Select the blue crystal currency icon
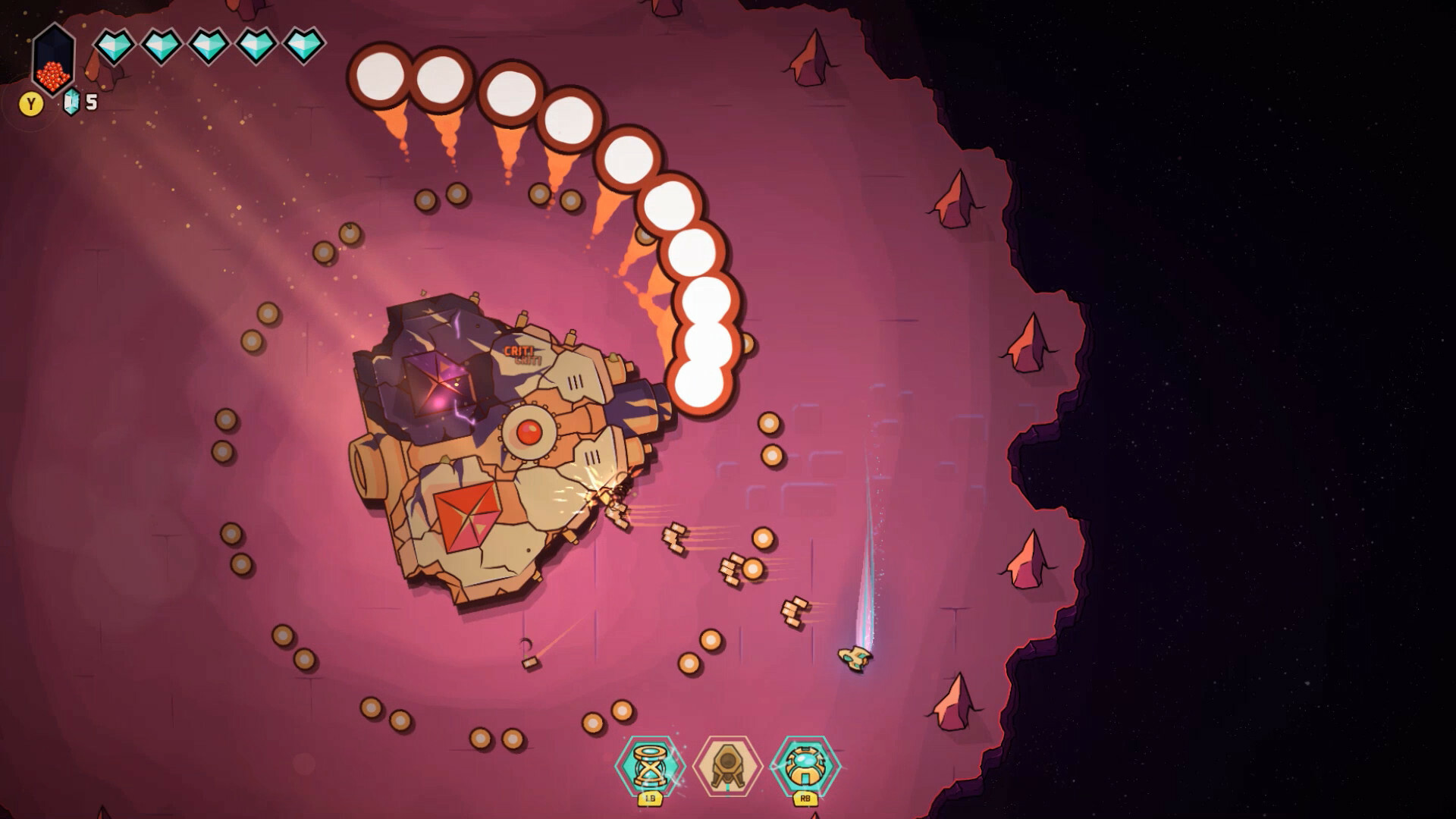 (70, 101)
